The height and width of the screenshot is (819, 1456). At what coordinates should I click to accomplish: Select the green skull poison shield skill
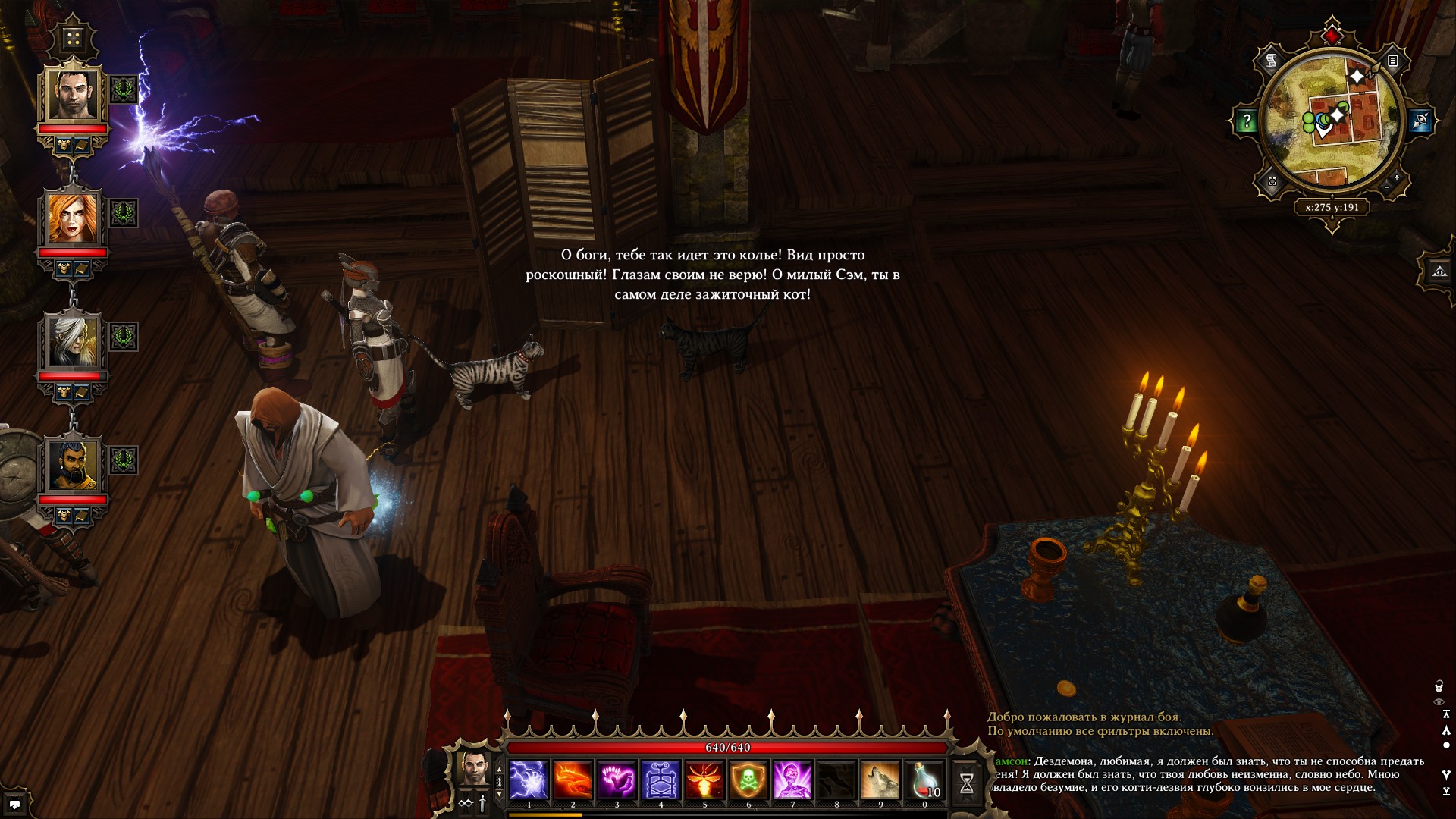click(750, 780)
